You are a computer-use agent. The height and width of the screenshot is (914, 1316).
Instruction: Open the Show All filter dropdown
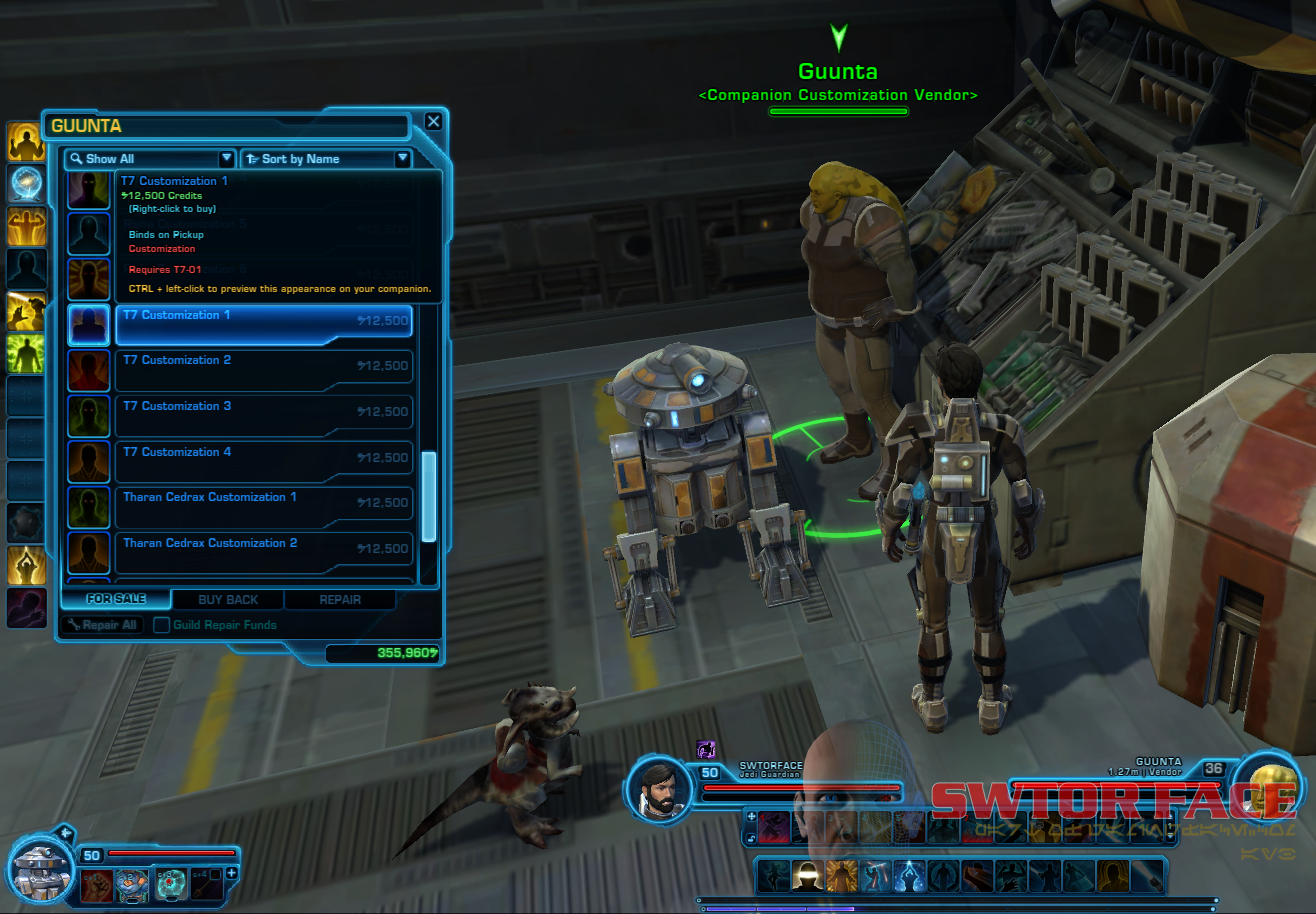tap(150, 159)
